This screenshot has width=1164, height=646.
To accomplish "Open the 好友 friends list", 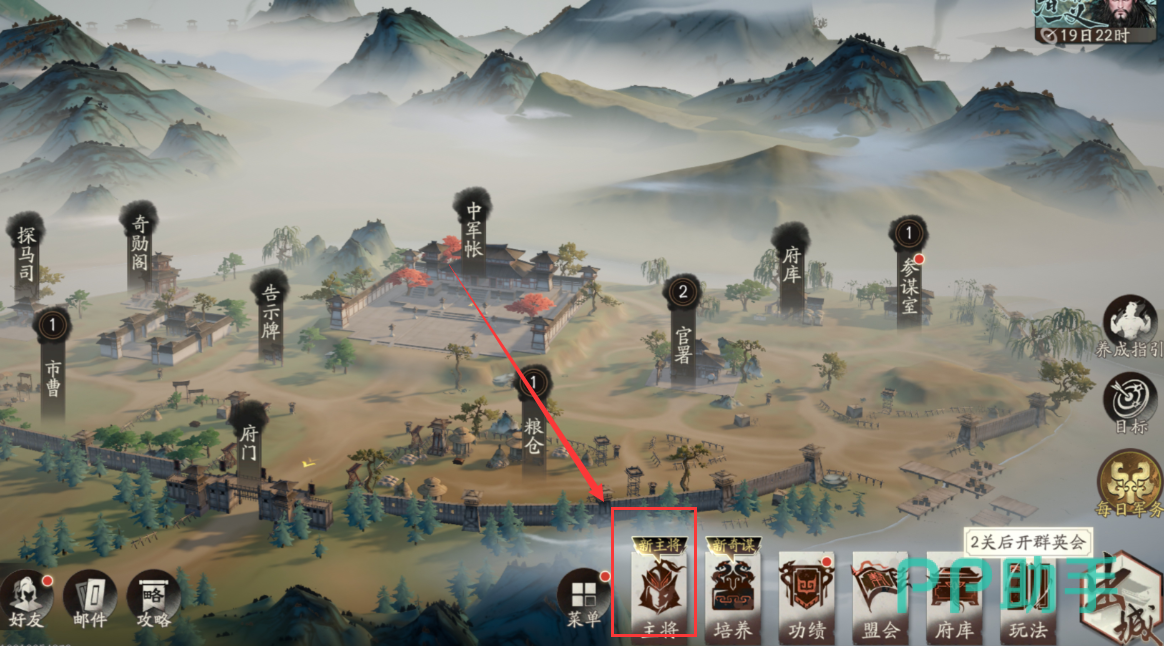I will coord(25,598).
